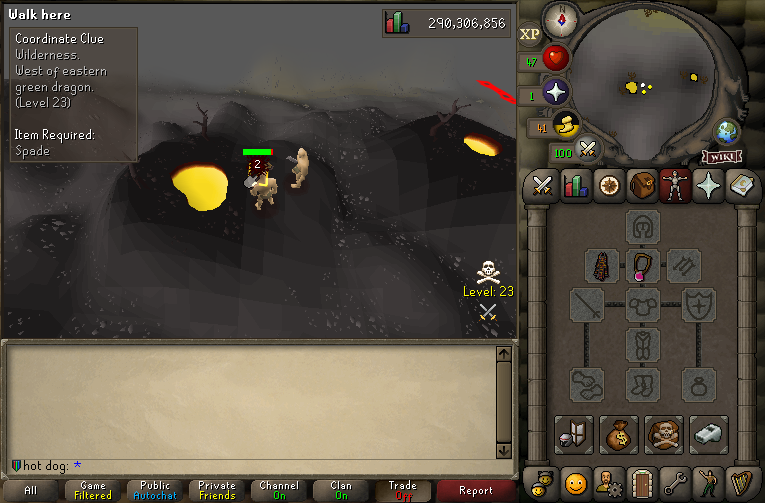This screenshot has height=503, width=765.
Task: Click the equipped amulet slot
Action: coord(642,266)
